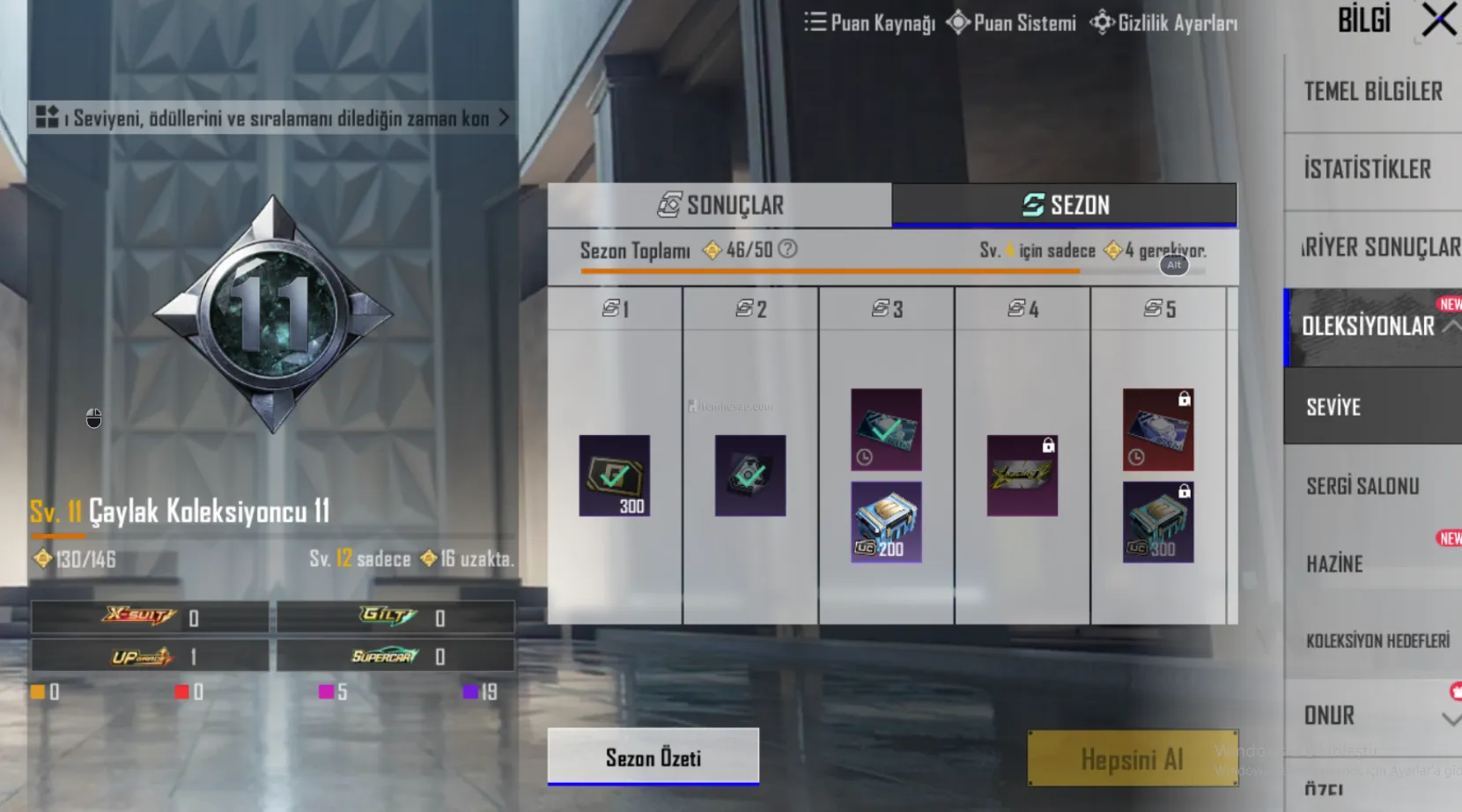Select the Sezon tab
Image resolution: width=1462 pixels, height=812 pixels.
pos(1064,205)
